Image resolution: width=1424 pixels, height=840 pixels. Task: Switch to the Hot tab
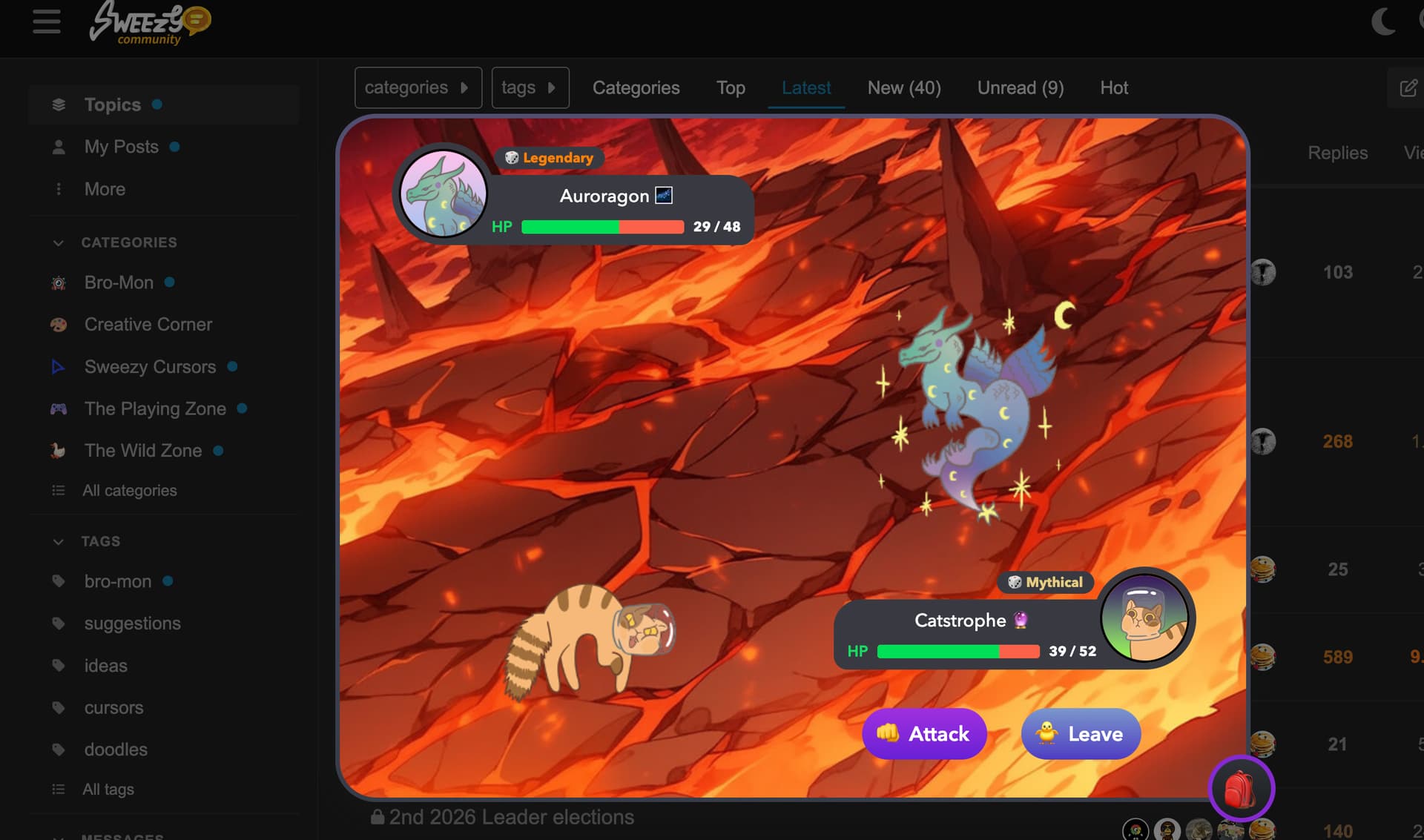click(x=1114, y=87)
